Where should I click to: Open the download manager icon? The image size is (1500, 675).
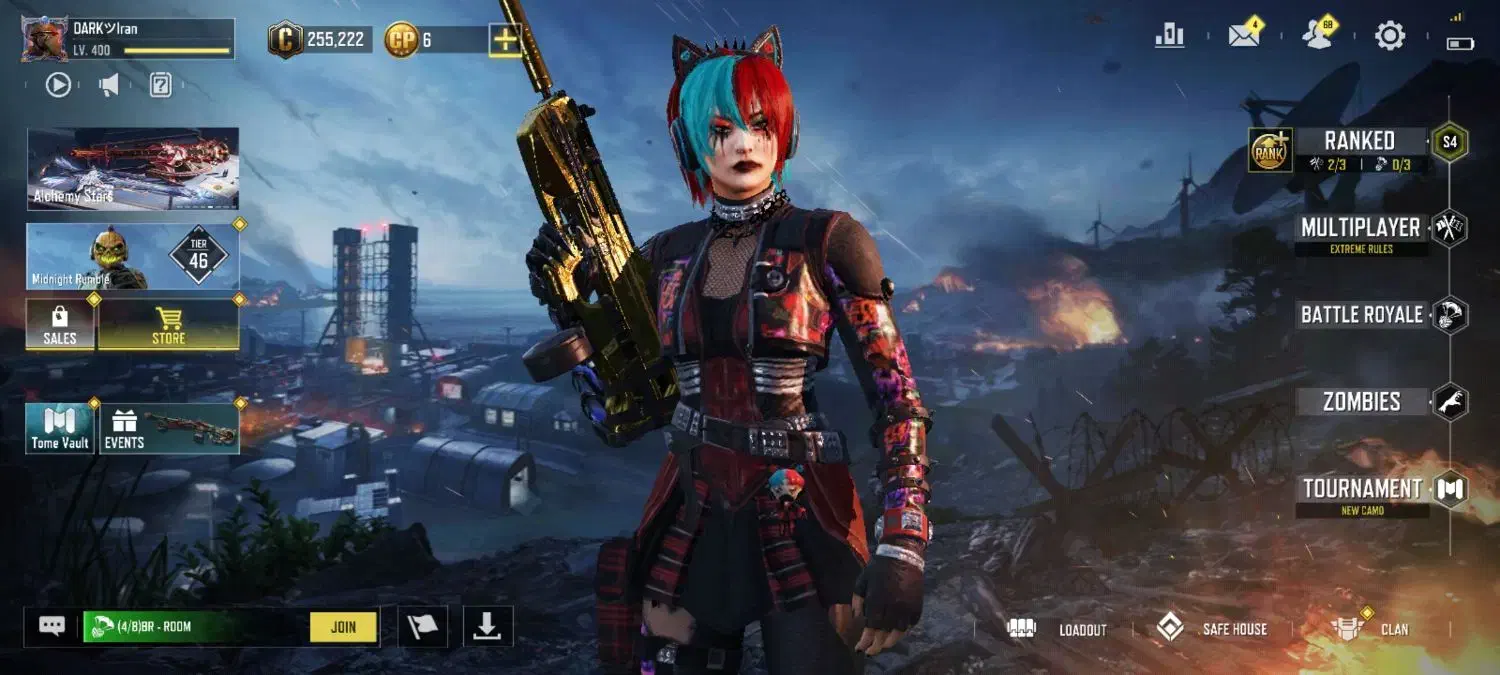[487, 626]
